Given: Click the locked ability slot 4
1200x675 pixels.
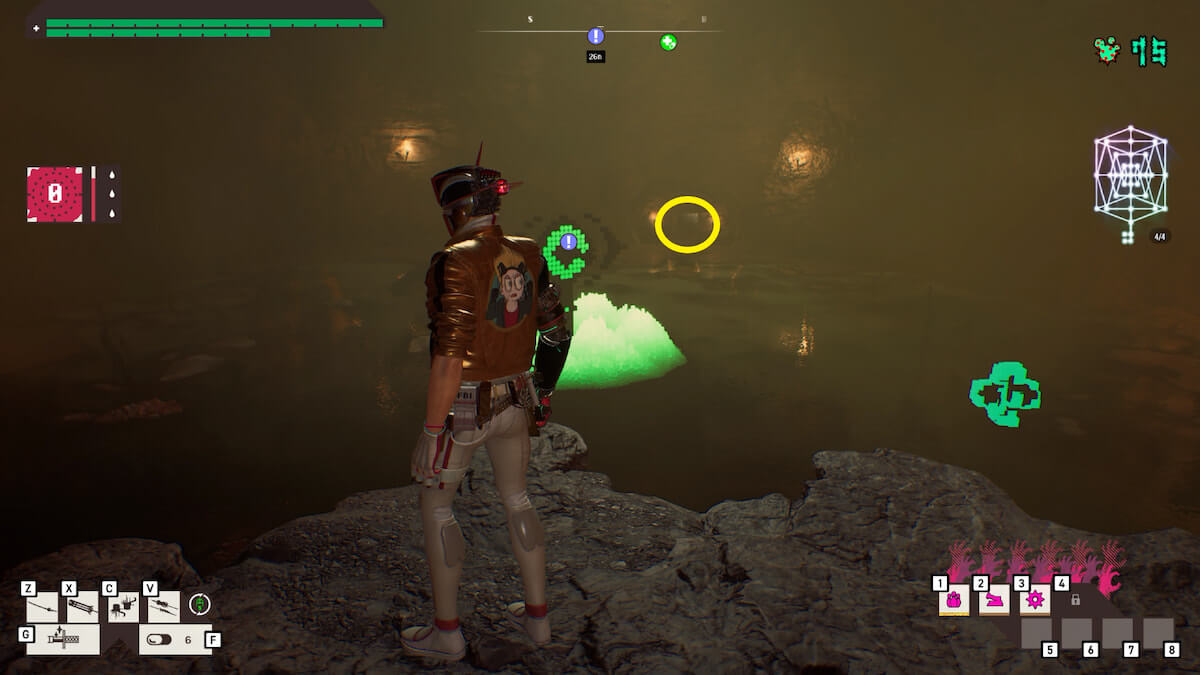Looking at the screenshot, I should coord(1075,600).
